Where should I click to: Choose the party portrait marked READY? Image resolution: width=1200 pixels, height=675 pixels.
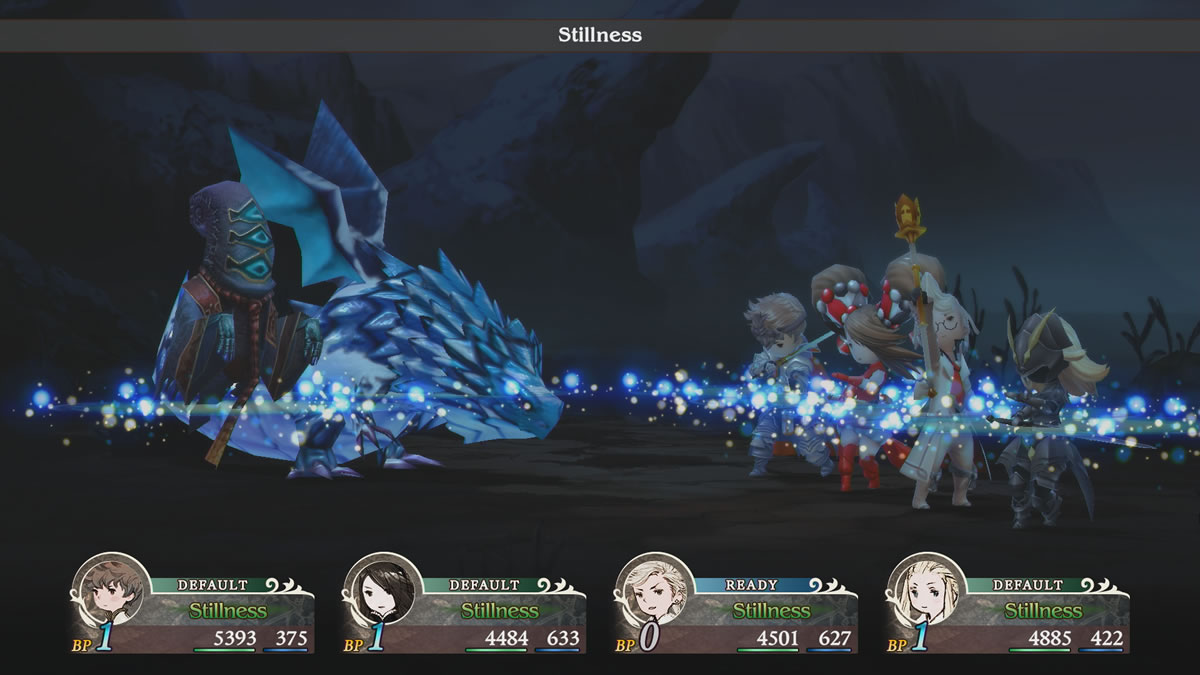[654, 592]
